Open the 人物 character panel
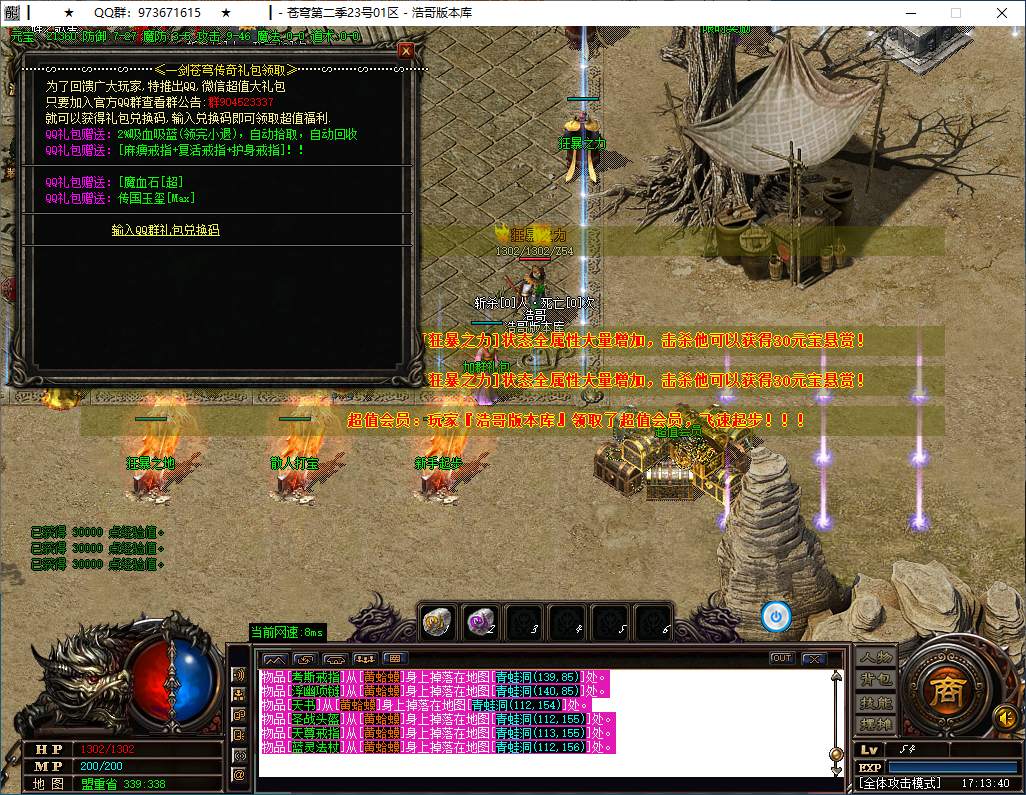This screenshot has width=1026, height=795. coord(876,658)
